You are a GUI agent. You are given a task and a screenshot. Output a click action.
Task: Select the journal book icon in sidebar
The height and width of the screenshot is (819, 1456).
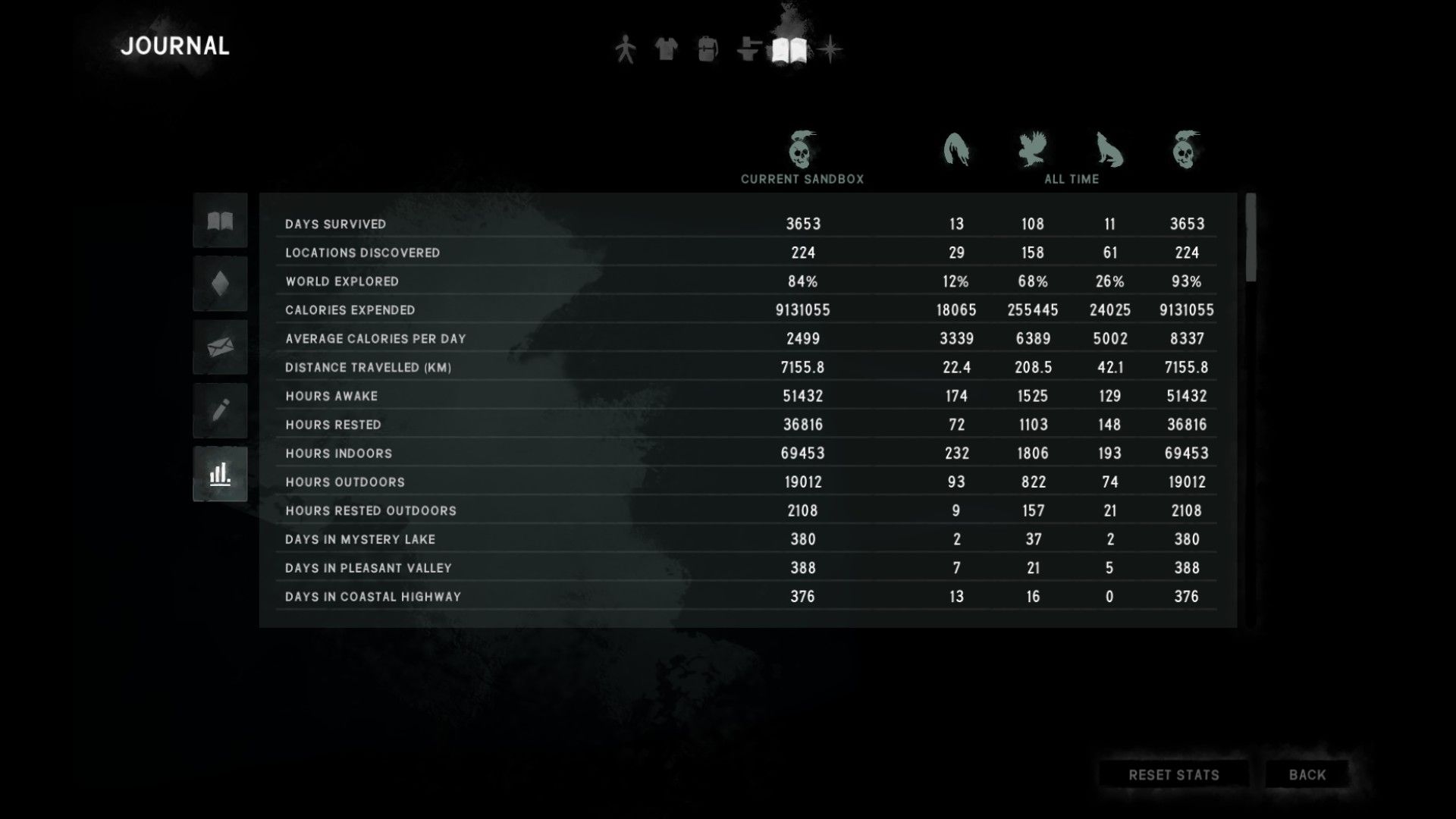point(219,221)
